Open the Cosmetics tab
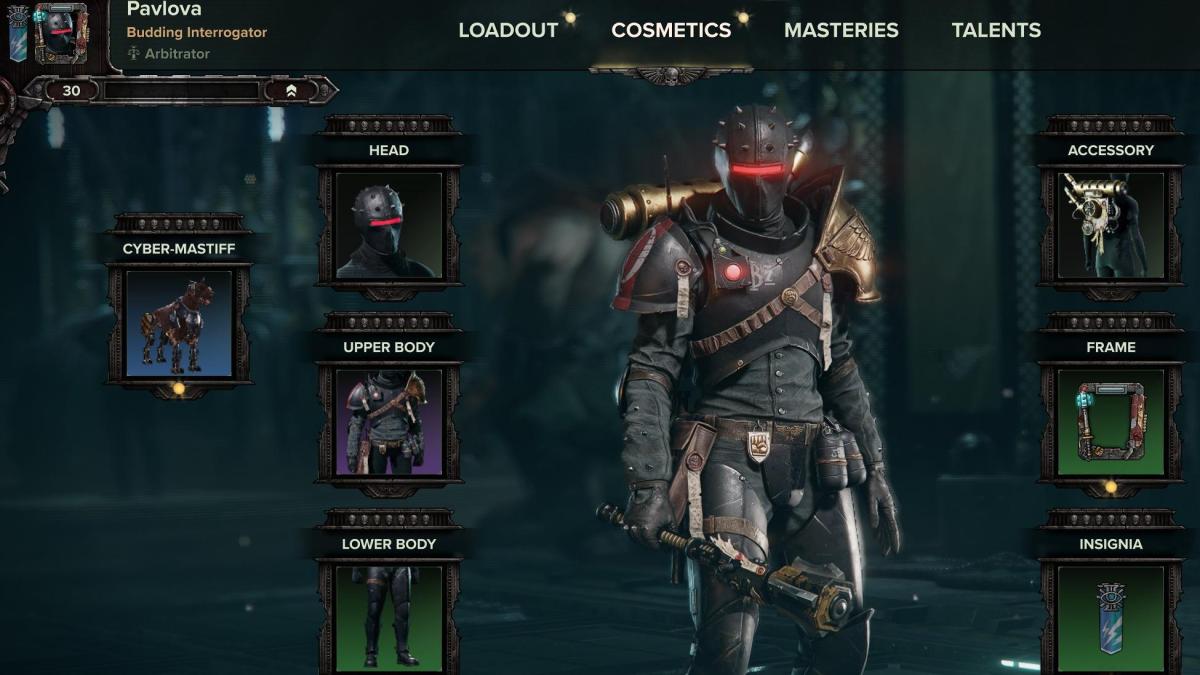The height and width of the screenshot is (675, 1200). pyautogui.click(x=671, y=30)
